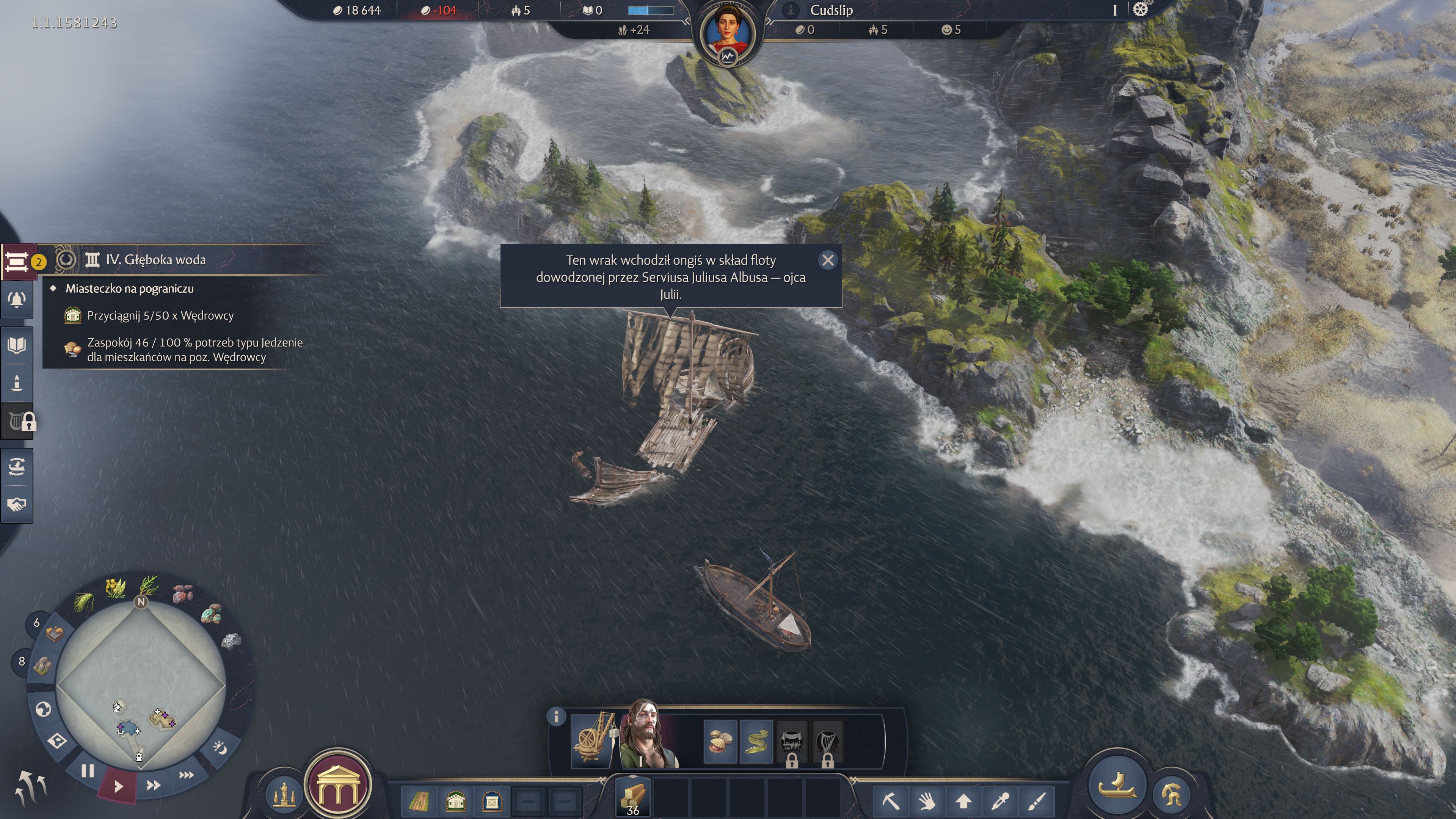Set game speed to triple fast-forward
Screen dimensions: 1456x819
[x=186, y=774]
